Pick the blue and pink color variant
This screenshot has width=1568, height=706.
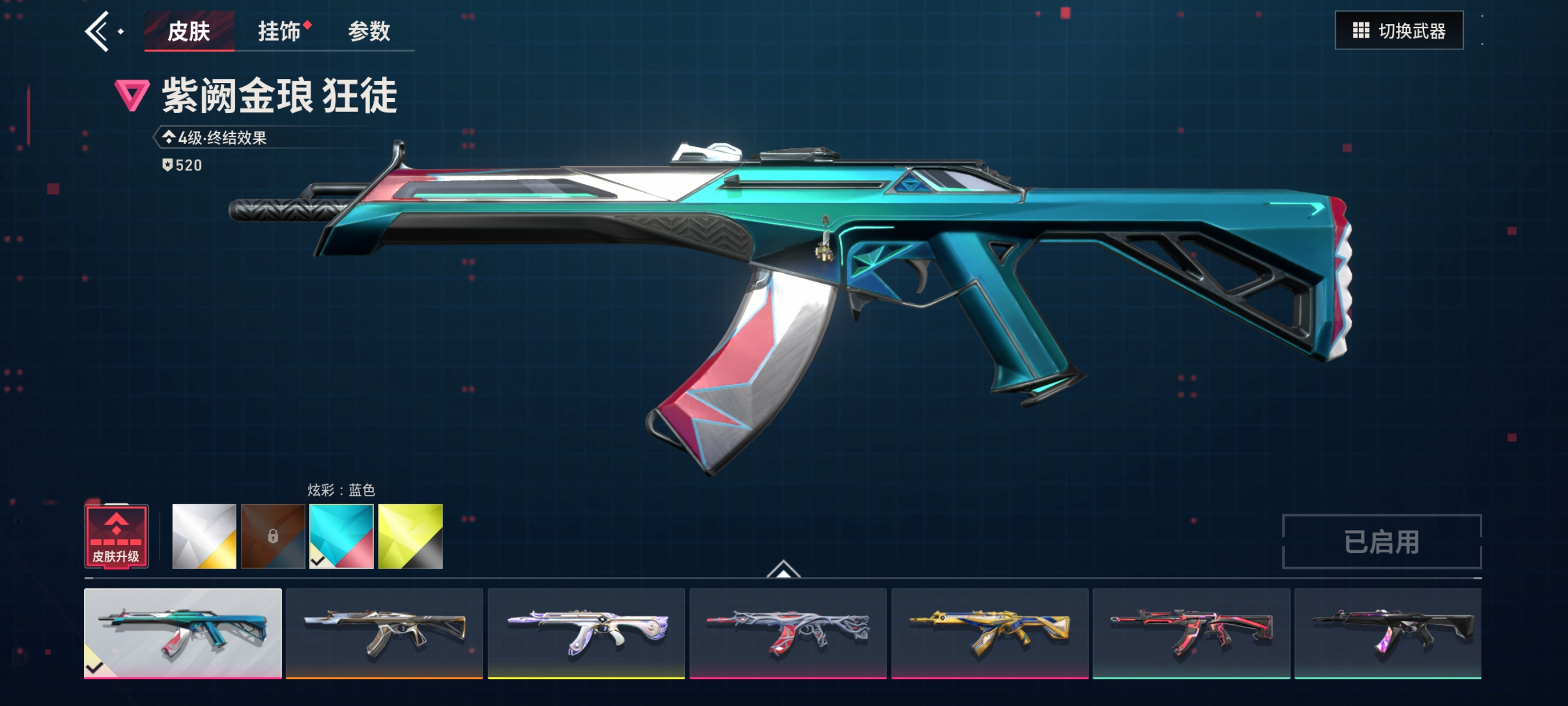coord(342,537)
